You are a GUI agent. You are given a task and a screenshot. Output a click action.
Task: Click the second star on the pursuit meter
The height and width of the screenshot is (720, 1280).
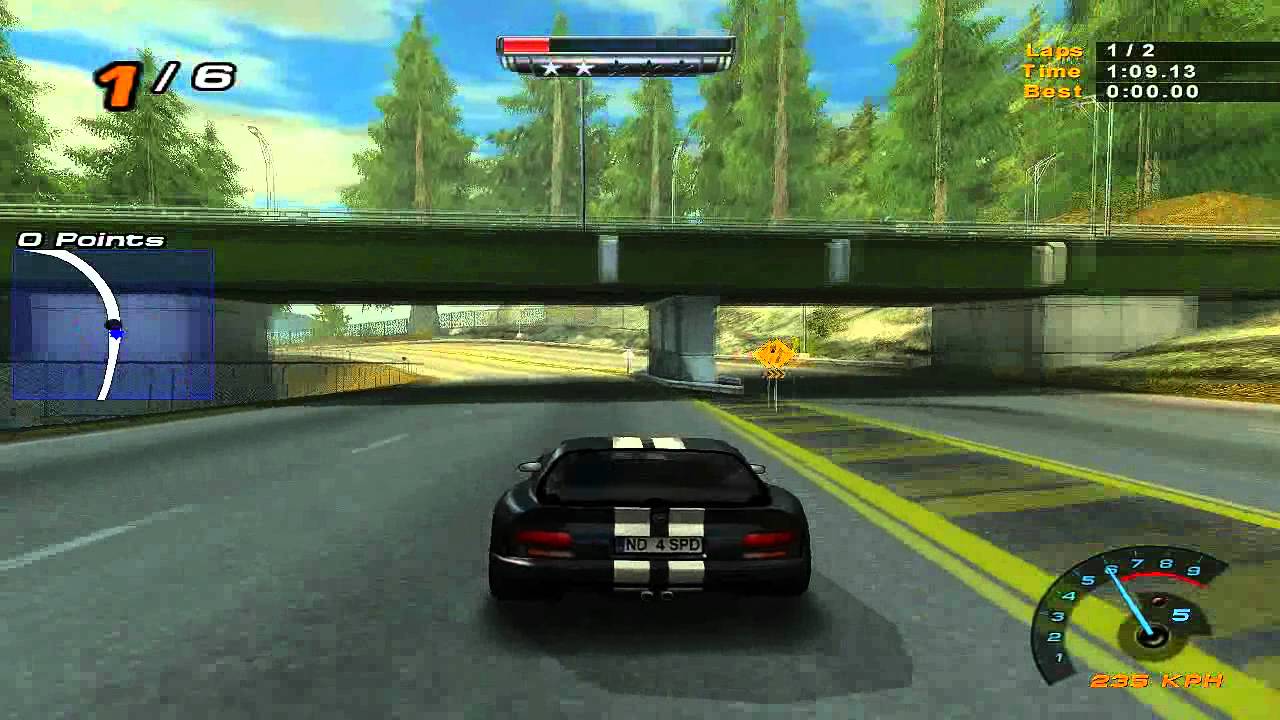pos(584,67)
